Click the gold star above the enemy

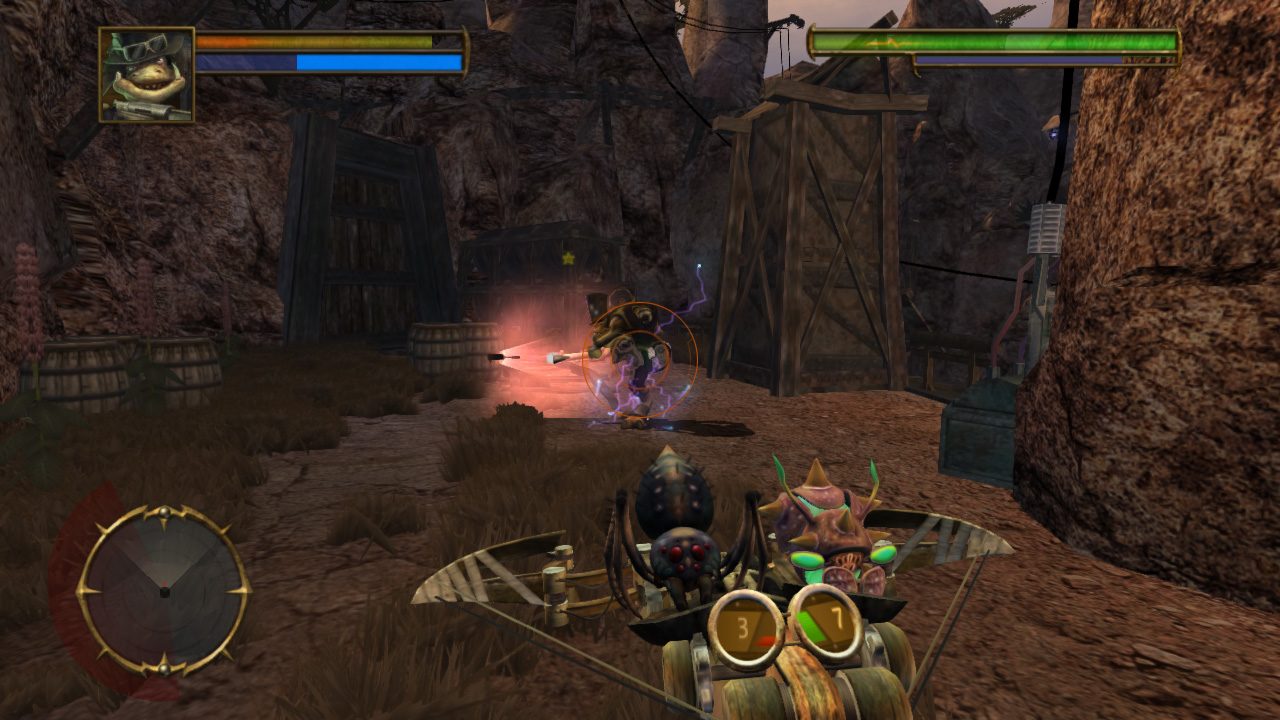(566, 260)
